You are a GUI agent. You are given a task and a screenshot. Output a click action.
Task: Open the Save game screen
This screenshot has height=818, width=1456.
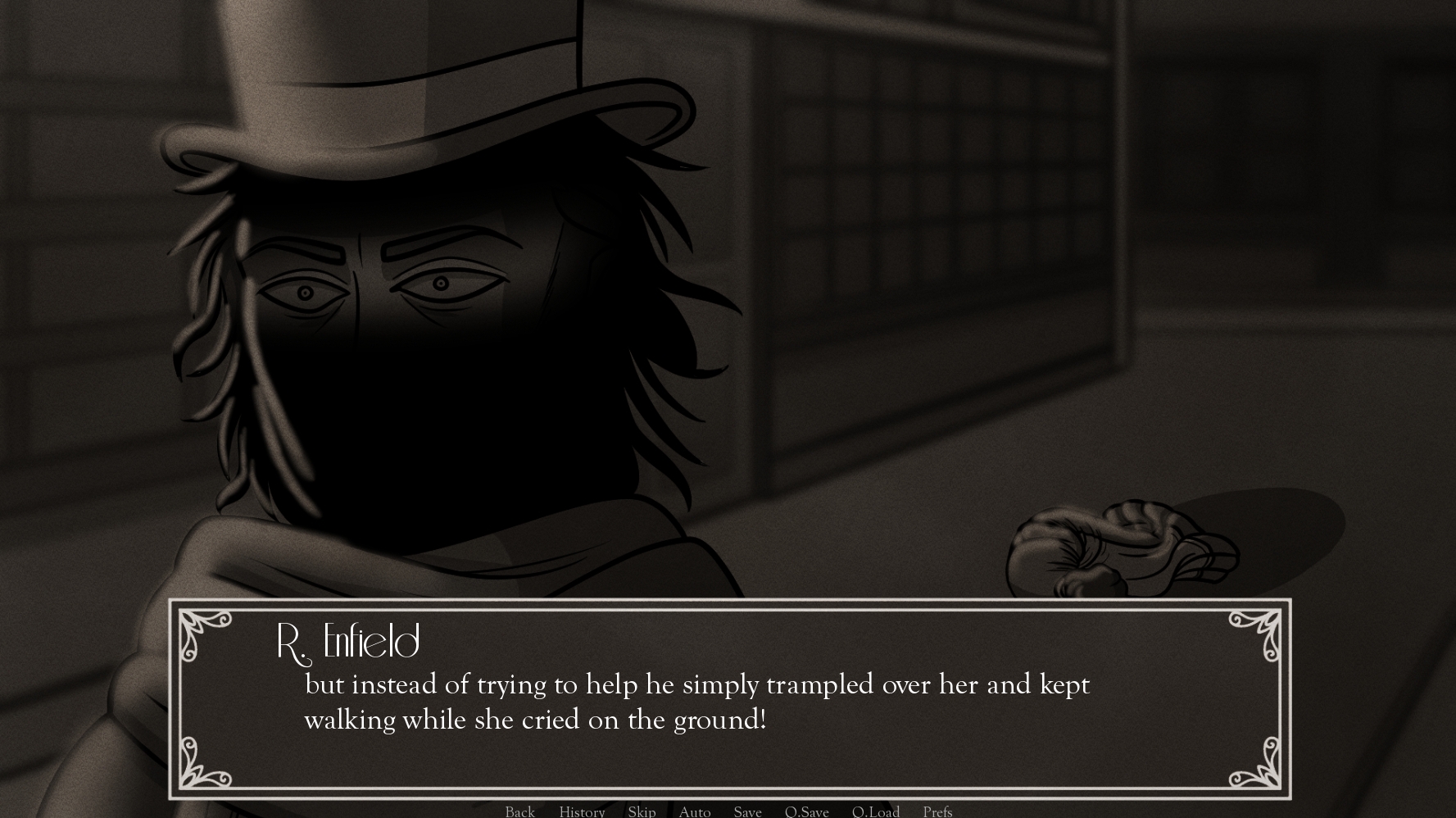pos(747,811)
